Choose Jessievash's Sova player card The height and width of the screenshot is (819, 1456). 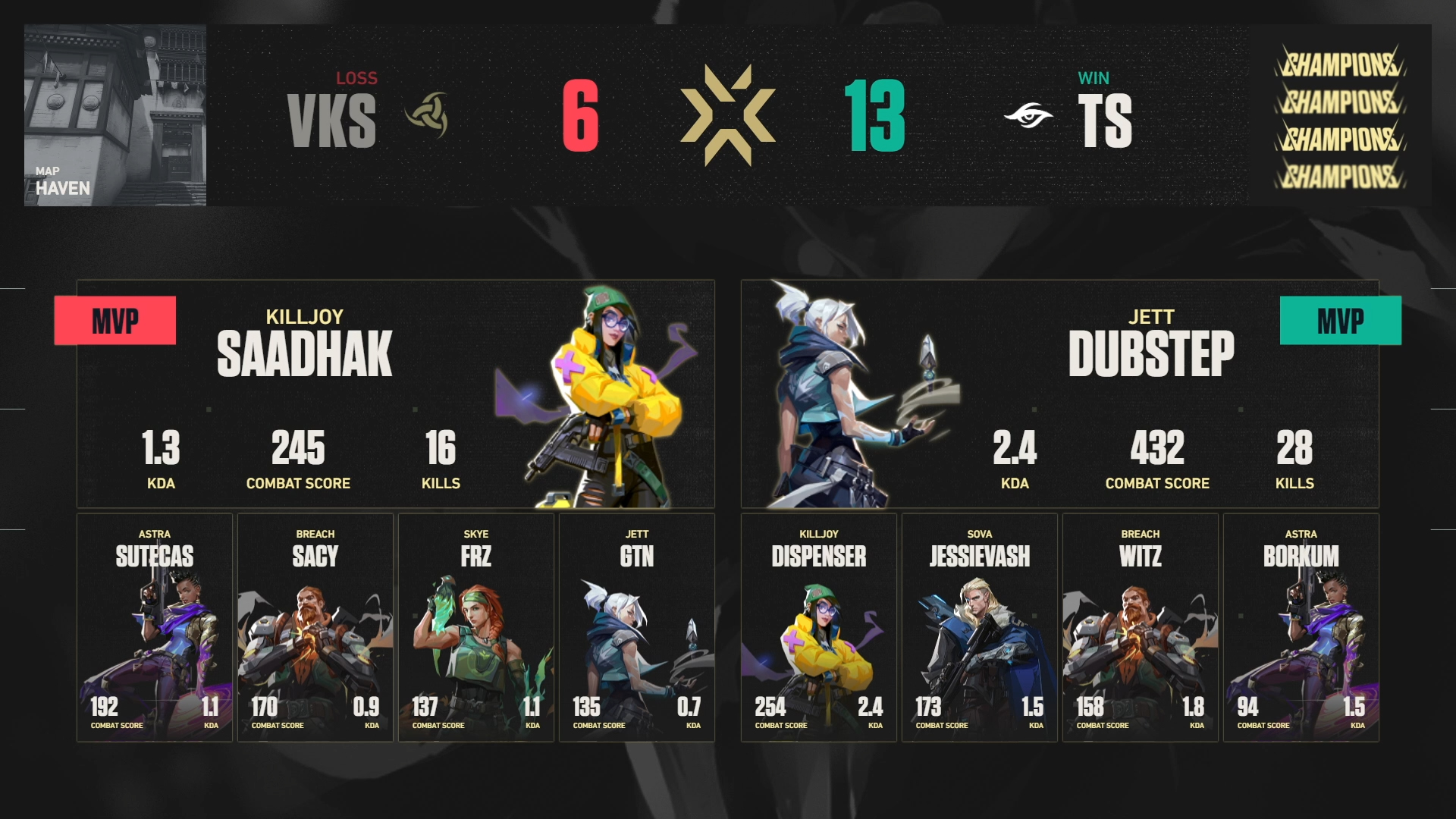[x=980, y=627]
